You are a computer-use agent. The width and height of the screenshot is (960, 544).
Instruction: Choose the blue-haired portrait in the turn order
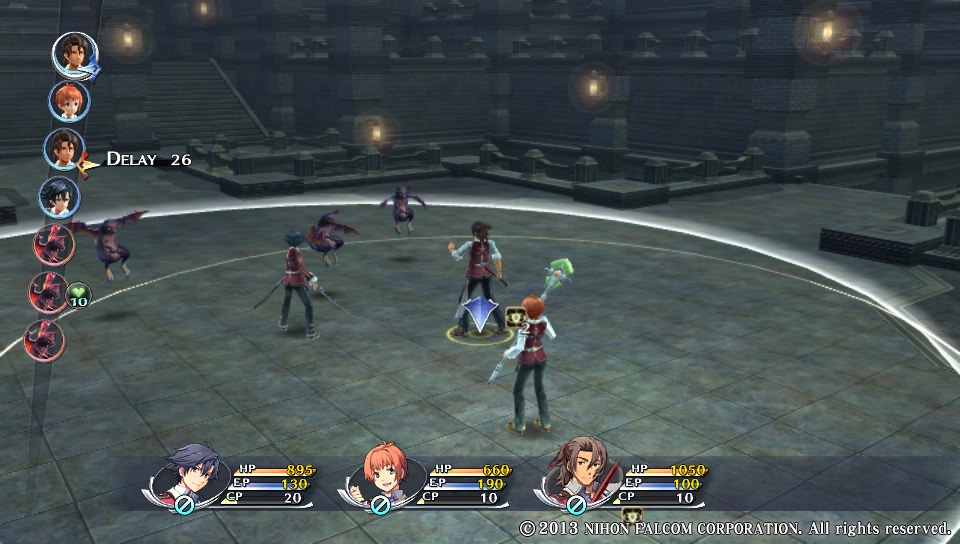[59, 196]
